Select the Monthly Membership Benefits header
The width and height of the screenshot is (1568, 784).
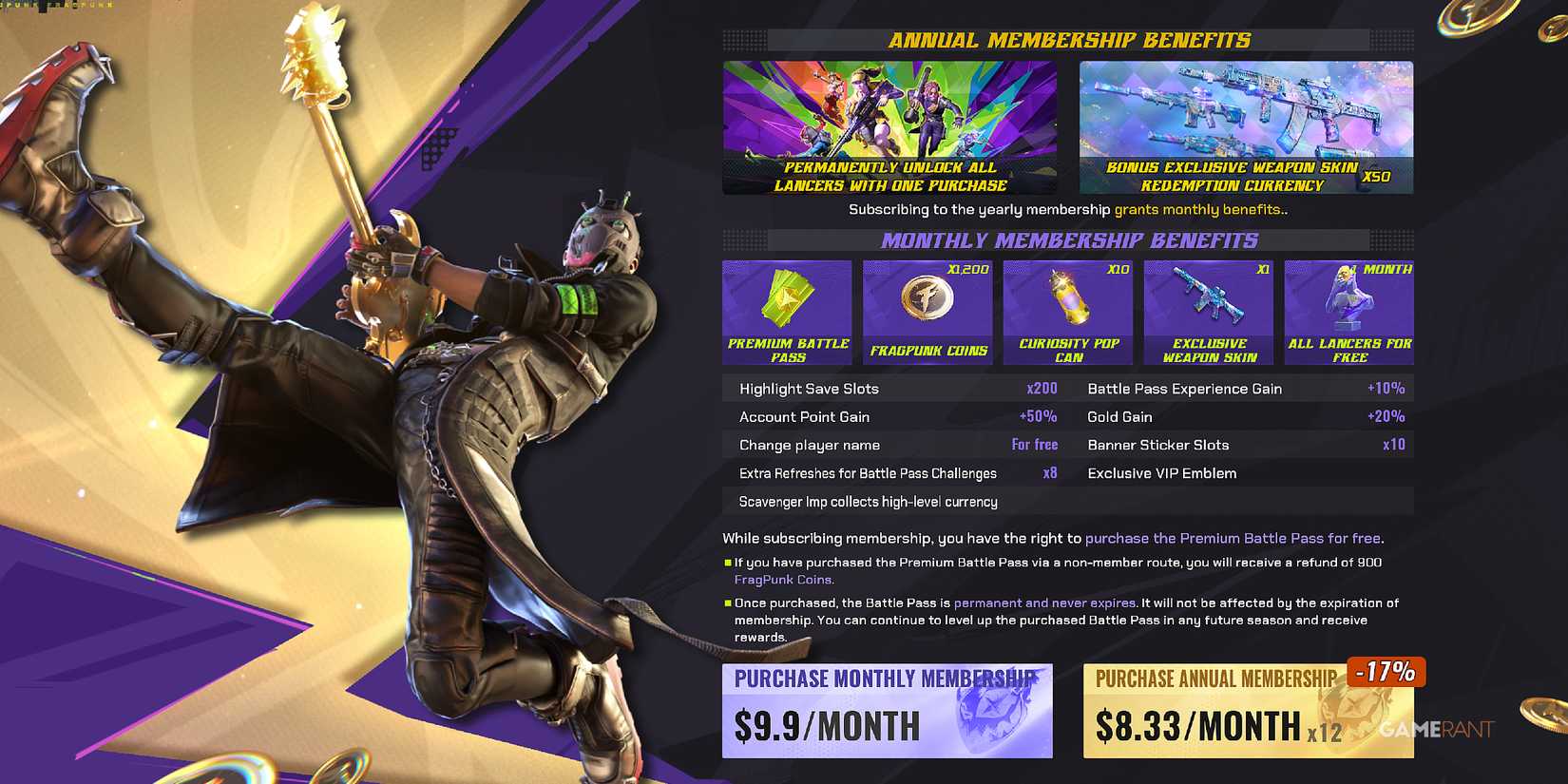(1067, 240)
